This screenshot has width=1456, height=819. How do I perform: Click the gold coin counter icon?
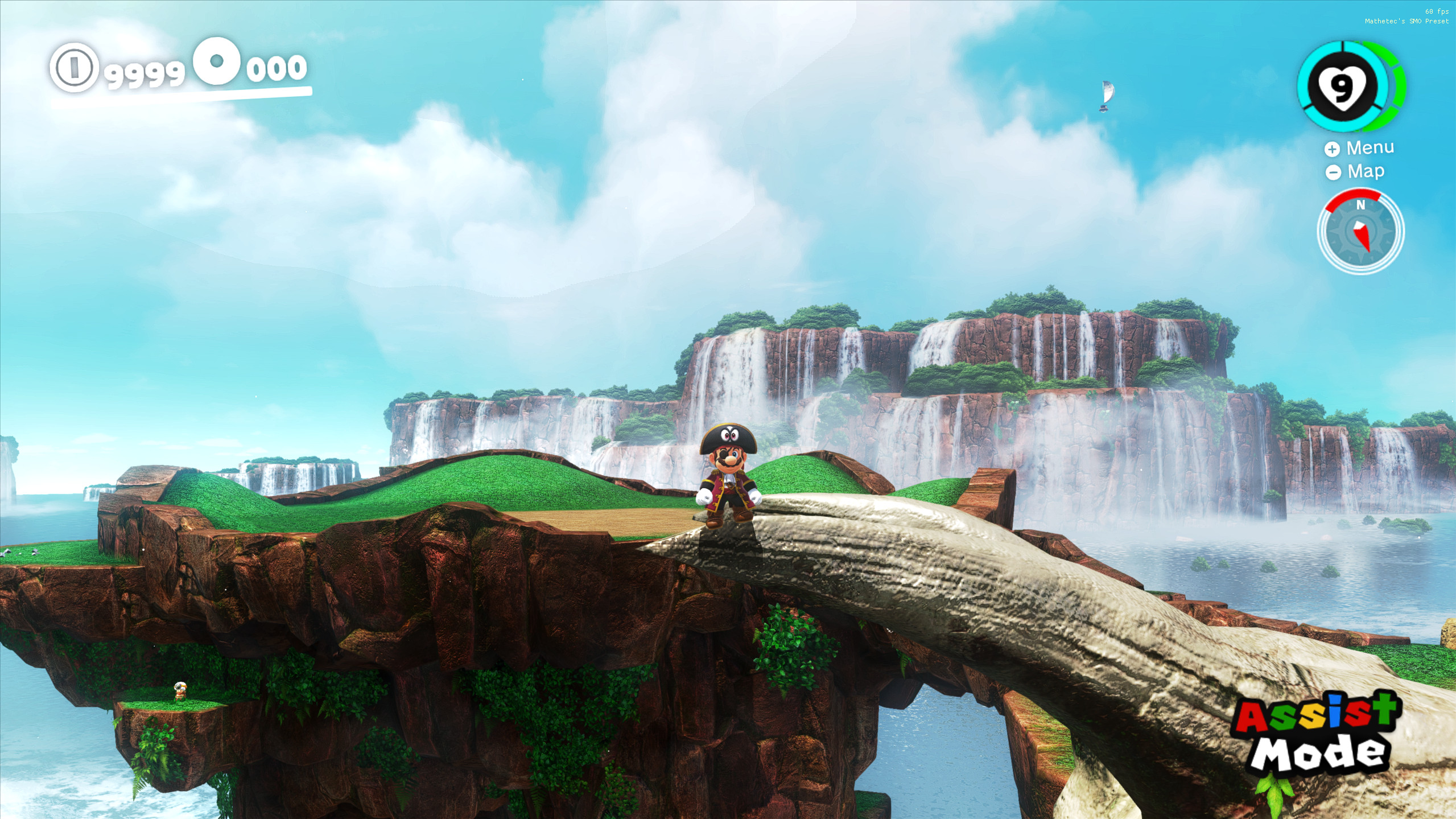(73, 70)
